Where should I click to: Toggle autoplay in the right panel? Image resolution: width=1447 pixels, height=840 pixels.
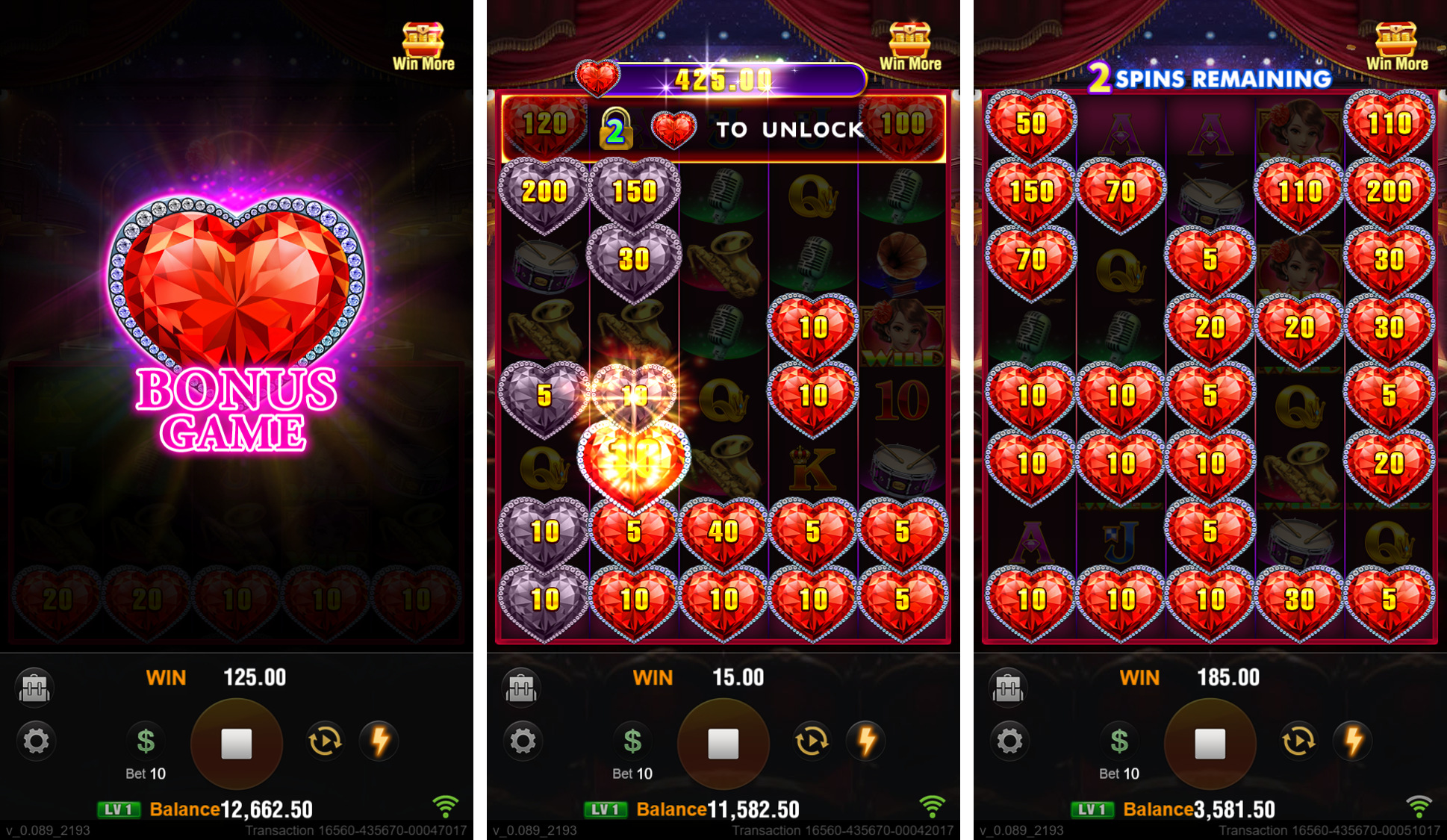(1299, 741)
